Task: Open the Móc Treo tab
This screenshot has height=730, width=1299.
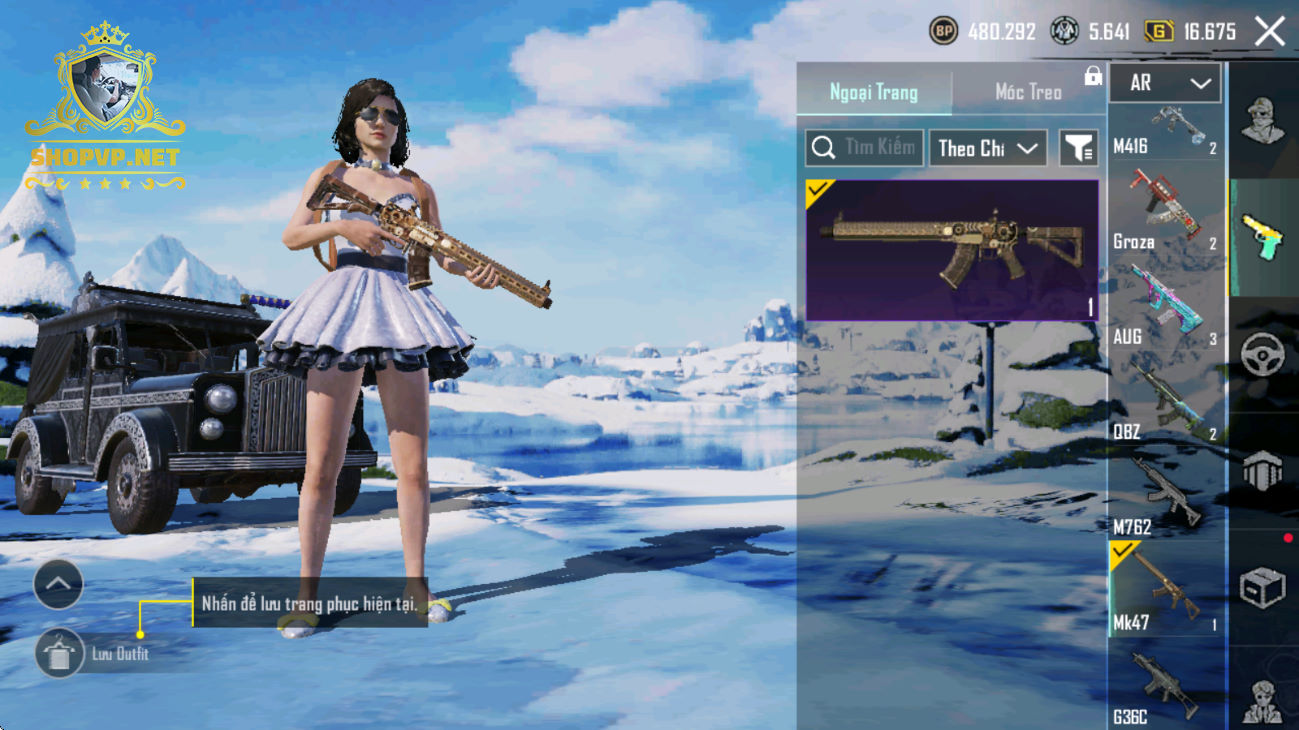Action: click(x=1028, y=92)
